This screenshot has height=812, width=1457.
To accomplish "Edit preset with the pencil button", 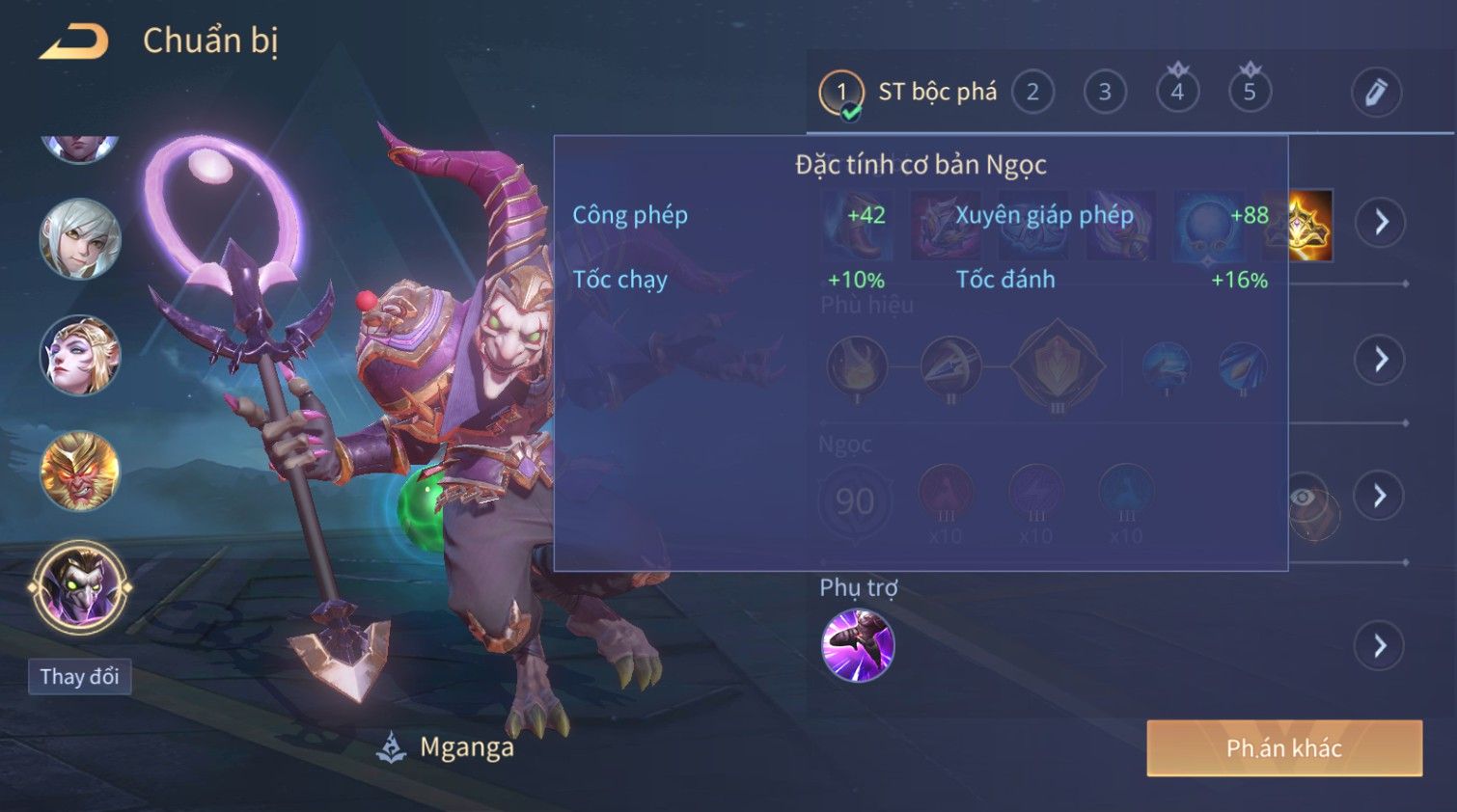I will coord(1375,93).
